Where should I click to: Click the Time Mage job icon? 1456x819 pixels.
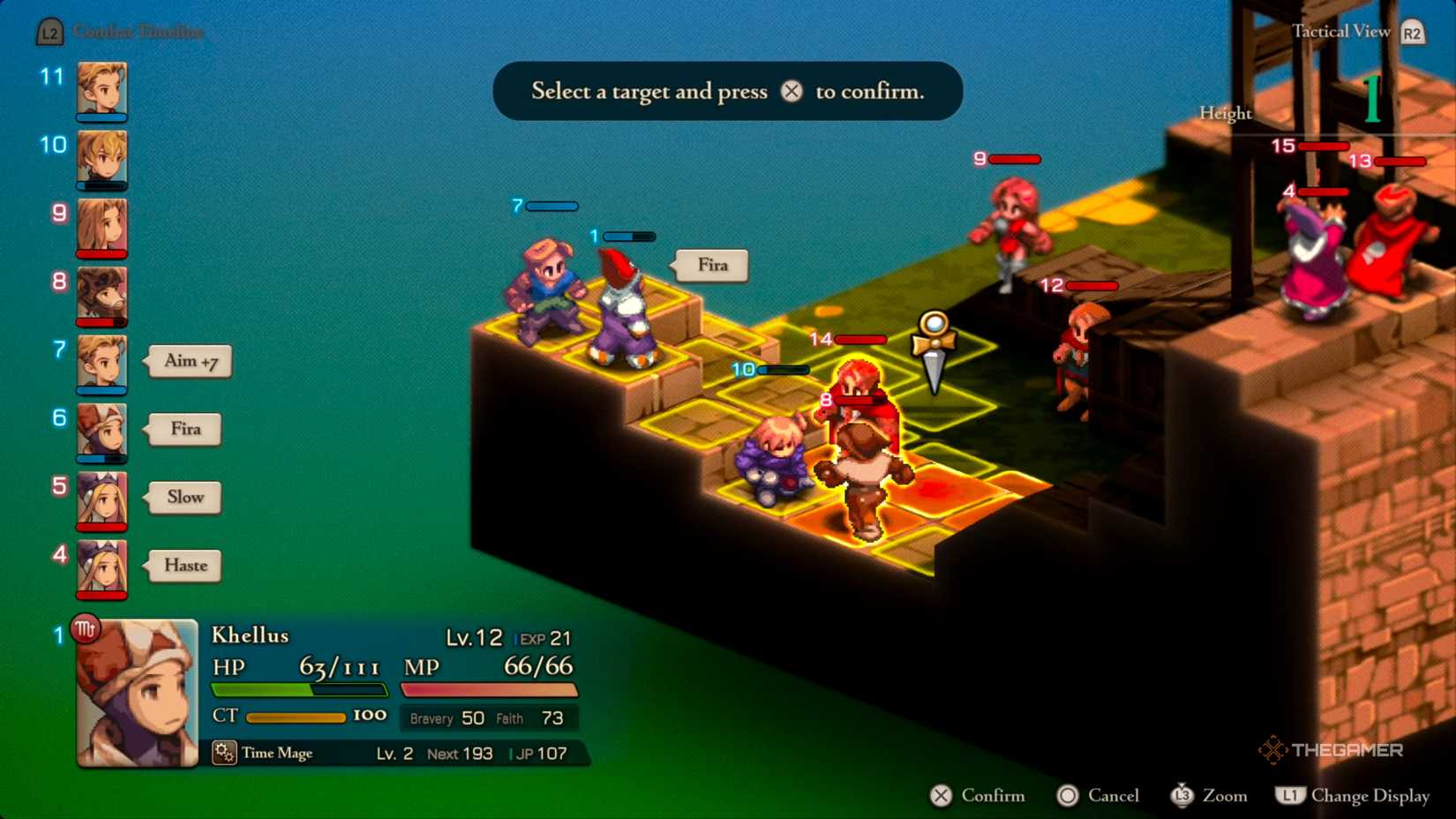(x=224, y=753)
